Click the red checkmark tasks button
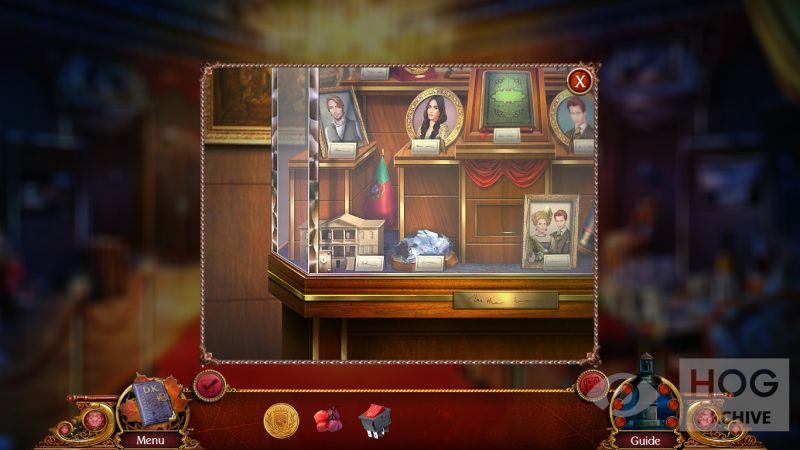The height and width of the screenshot is (450, 800). tap(209, 384)
